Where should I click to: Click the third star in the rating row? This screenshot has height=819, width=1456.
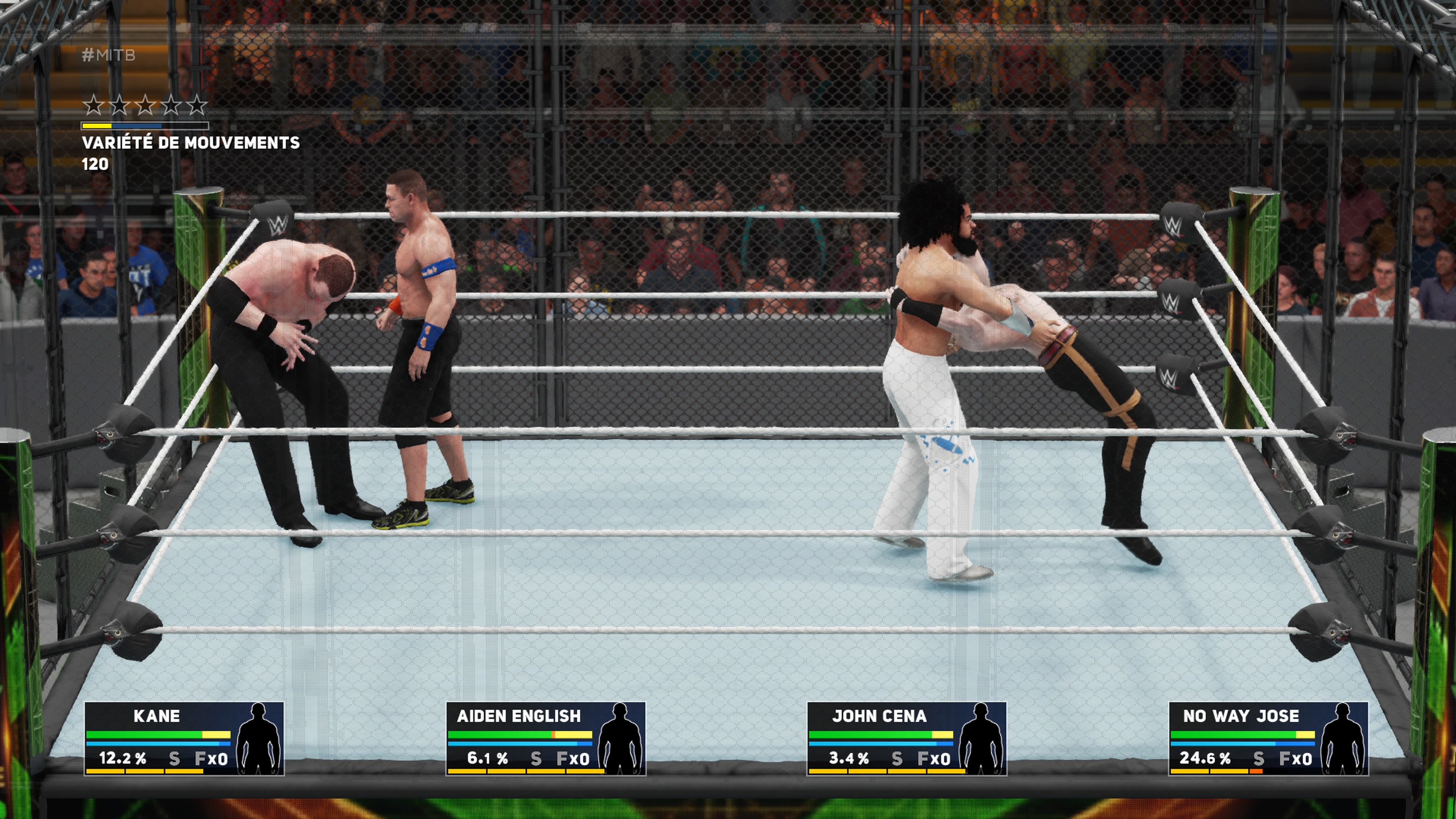point(145,105)
